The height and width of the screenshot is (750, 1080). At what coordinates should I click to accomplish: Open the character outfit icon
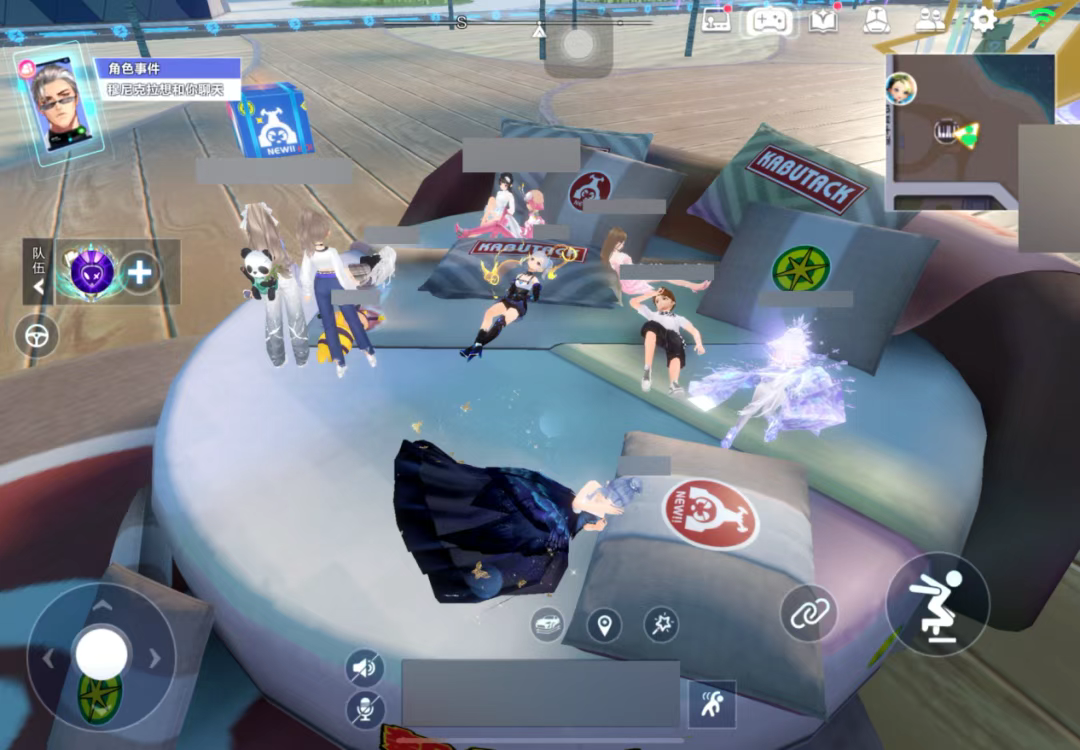(x=876, y=20)
